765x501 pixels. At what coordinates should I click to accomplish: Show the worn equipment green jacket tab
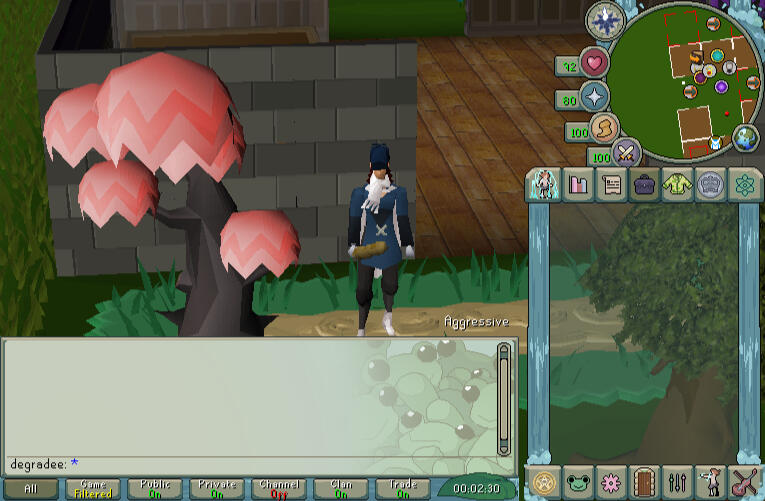click(x=678, y=184)
